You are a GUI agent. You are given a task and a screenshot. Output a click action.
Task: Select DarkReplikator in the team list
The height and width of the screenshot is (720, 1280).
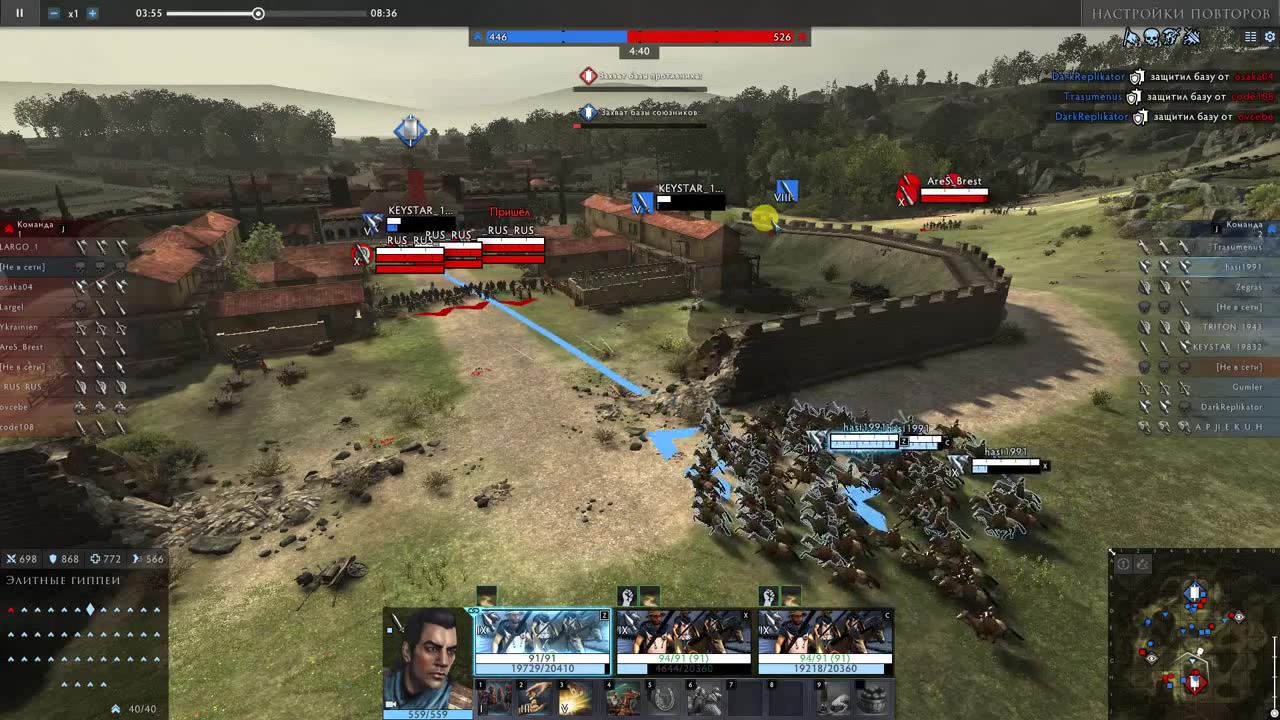[x=1231, y=407]
